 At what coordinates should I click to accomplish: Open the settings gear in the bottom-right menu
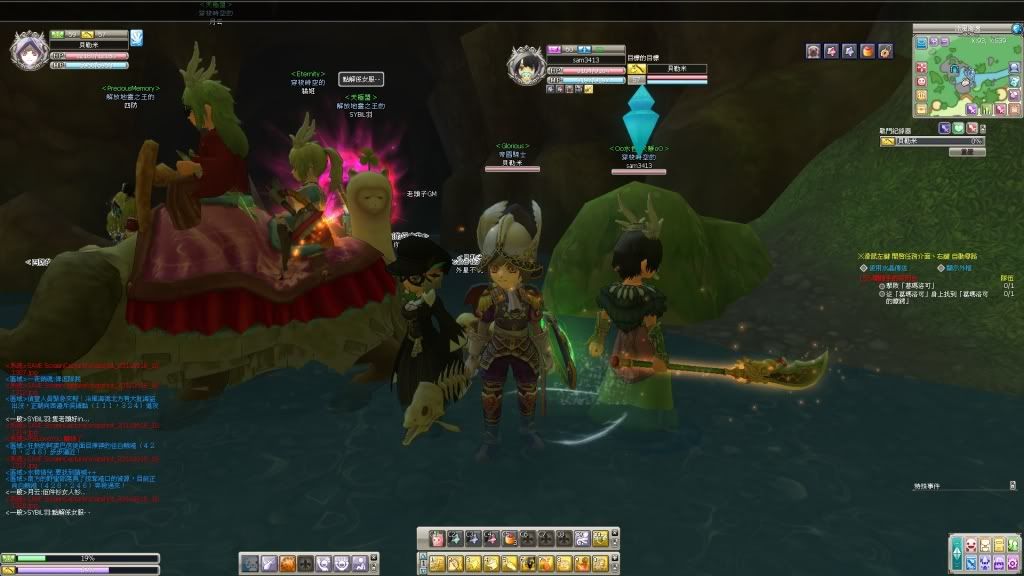[x=1013, y=563]
